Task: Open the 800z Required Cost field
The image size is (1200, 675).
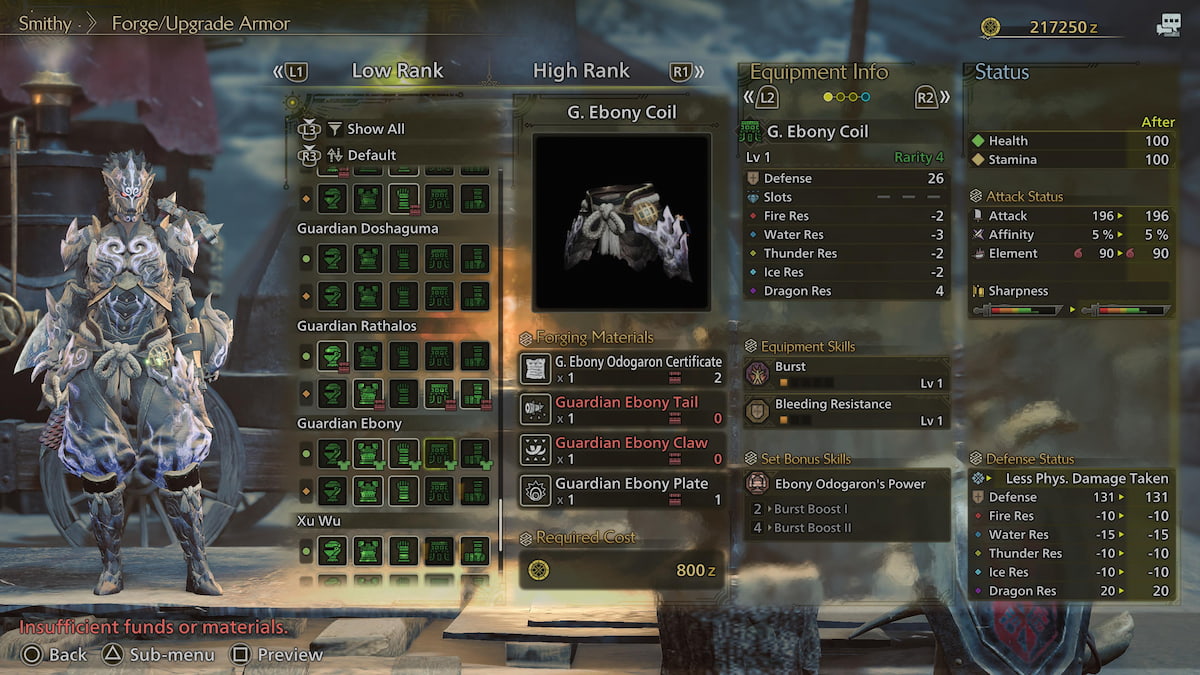Action: pyautogui.click(x=622, y=570)
